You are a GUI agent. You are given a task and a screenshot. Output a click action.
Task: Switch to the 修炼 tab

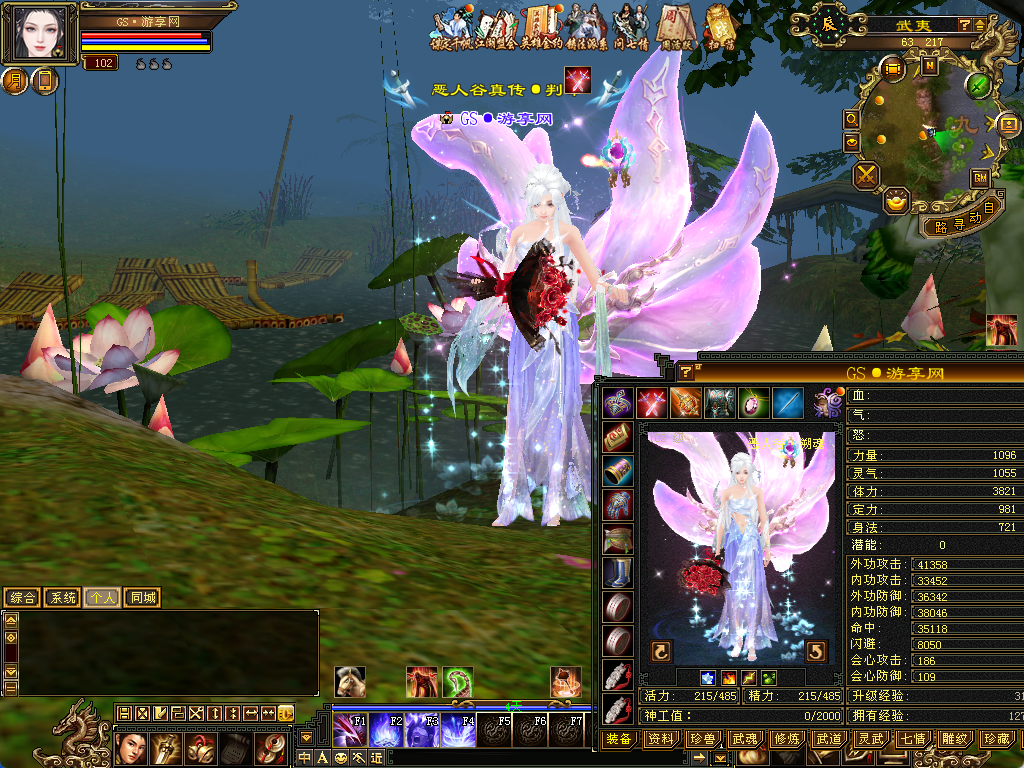pos(787,739)
